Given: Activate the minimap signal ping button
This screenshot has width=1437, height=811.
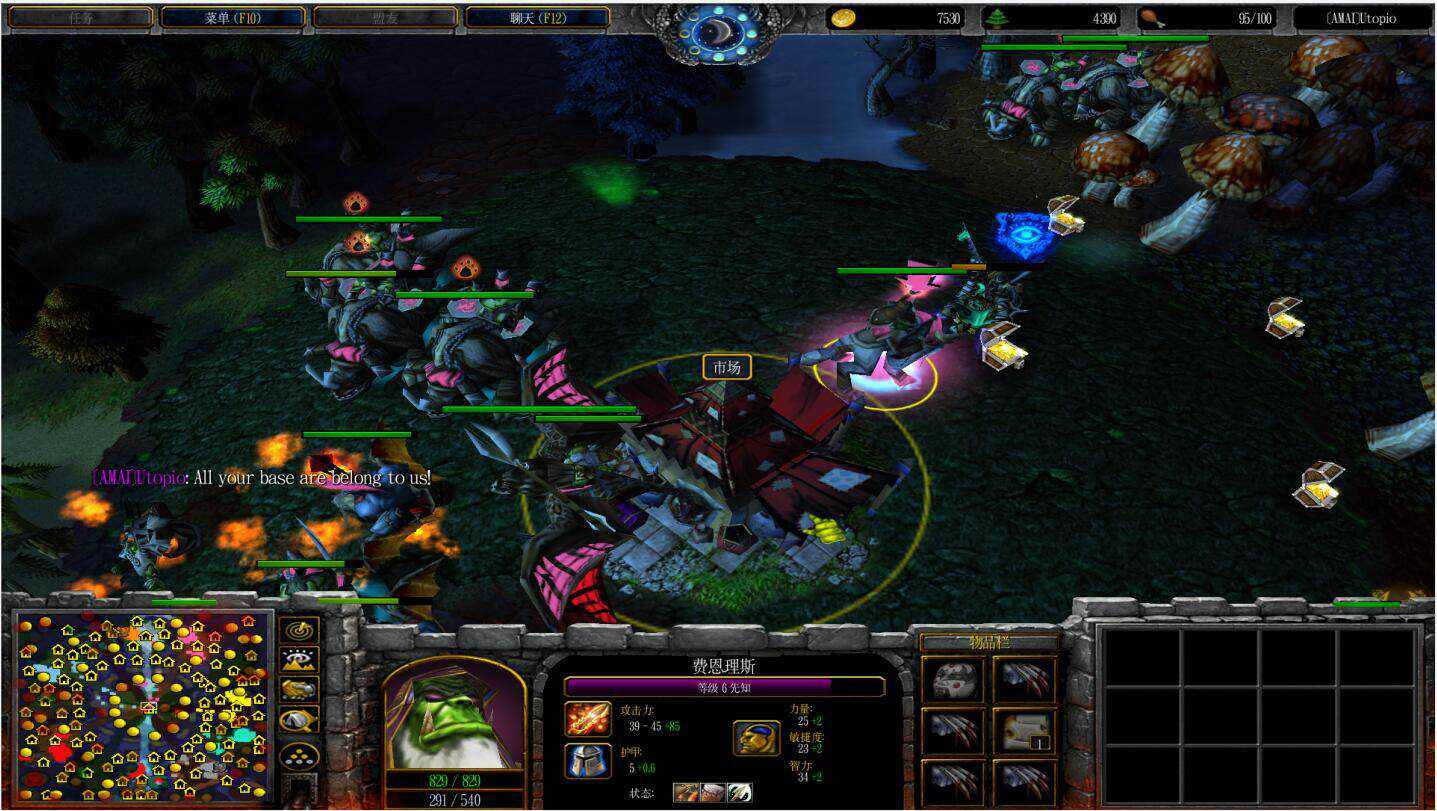Looking at the screenshot, I should (x=299, y=630).
